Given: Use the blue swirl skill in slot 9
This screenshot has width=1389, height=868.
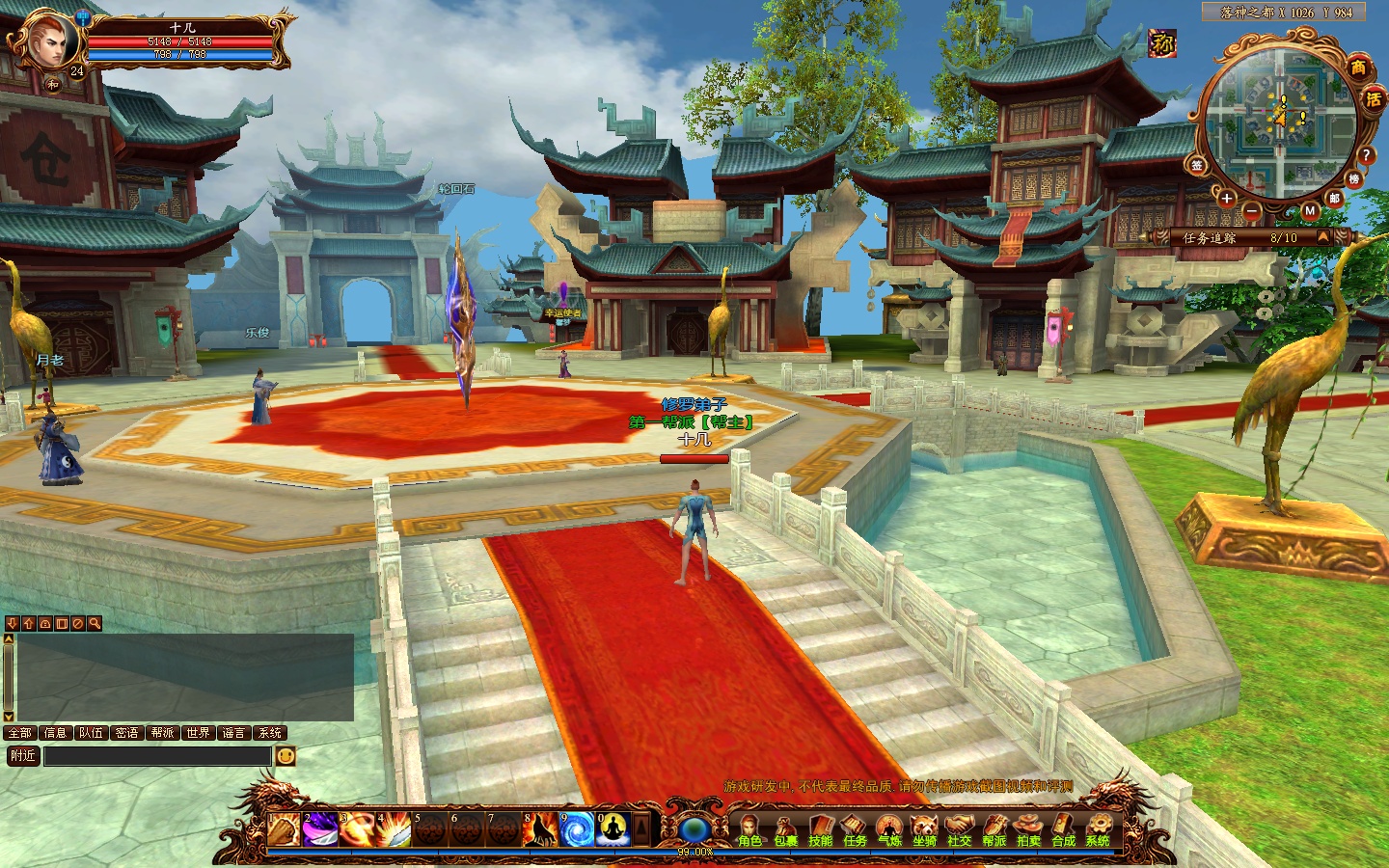Looking at the screenshot, I should [576, 829].
